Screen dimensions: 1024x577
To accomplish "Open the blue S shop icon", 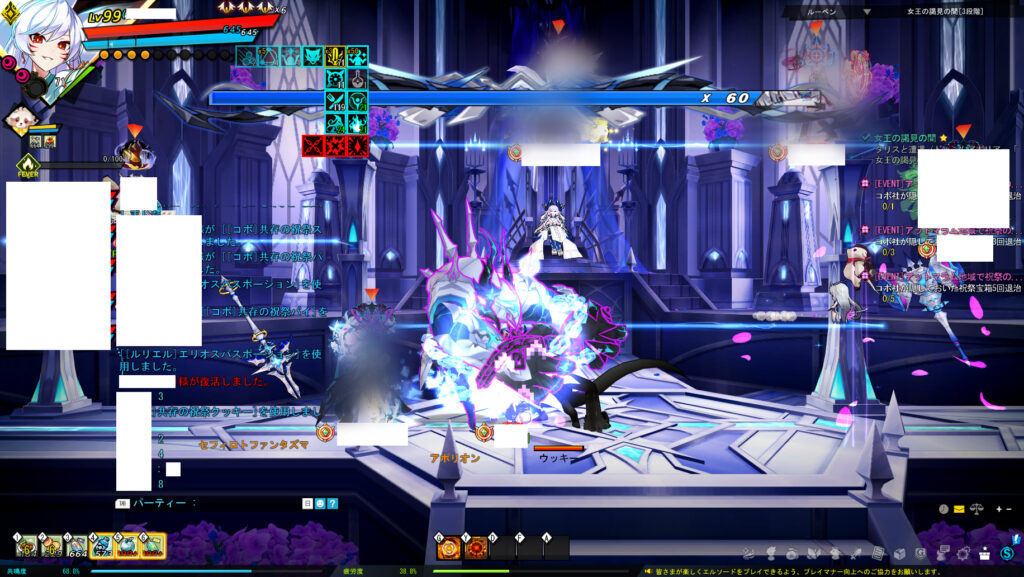I will [x=1006, y=553].
